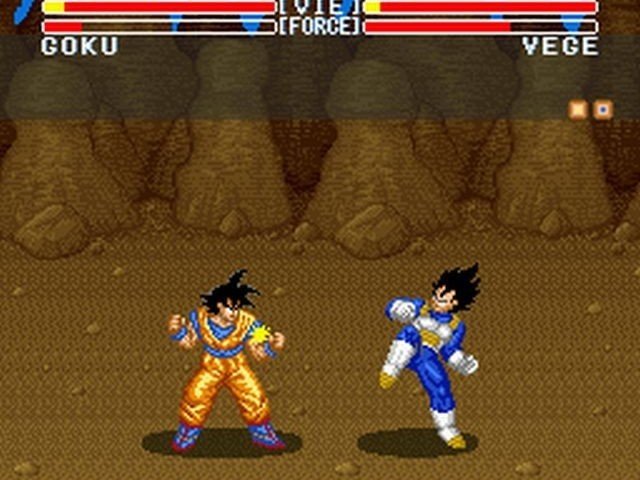Image resolution: width=640 pixels, height=480 pixels.
Task: Click the orange icon with the blue dot
Action: 603,109
